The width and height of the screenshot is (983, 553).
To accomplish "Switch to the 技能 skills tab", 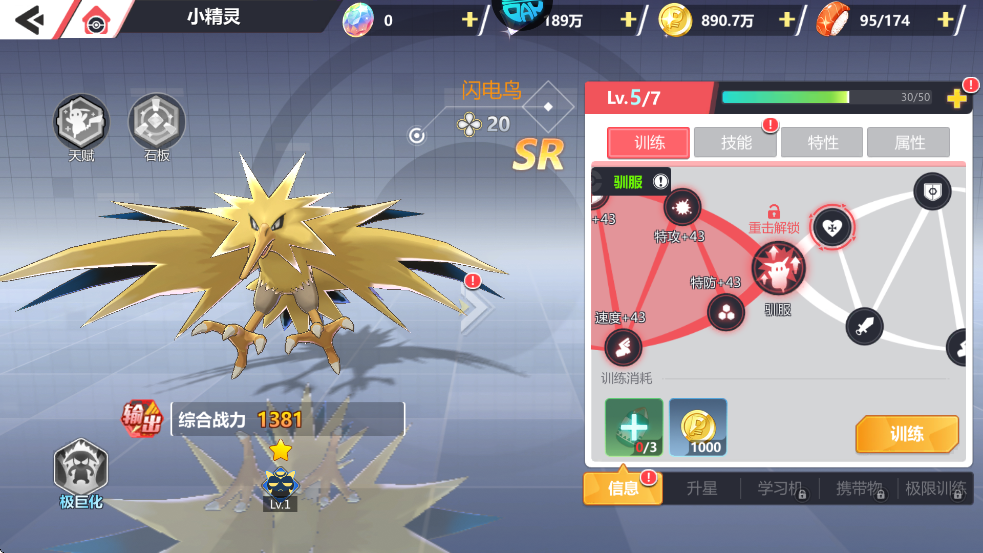I will (x=736, y=143).
